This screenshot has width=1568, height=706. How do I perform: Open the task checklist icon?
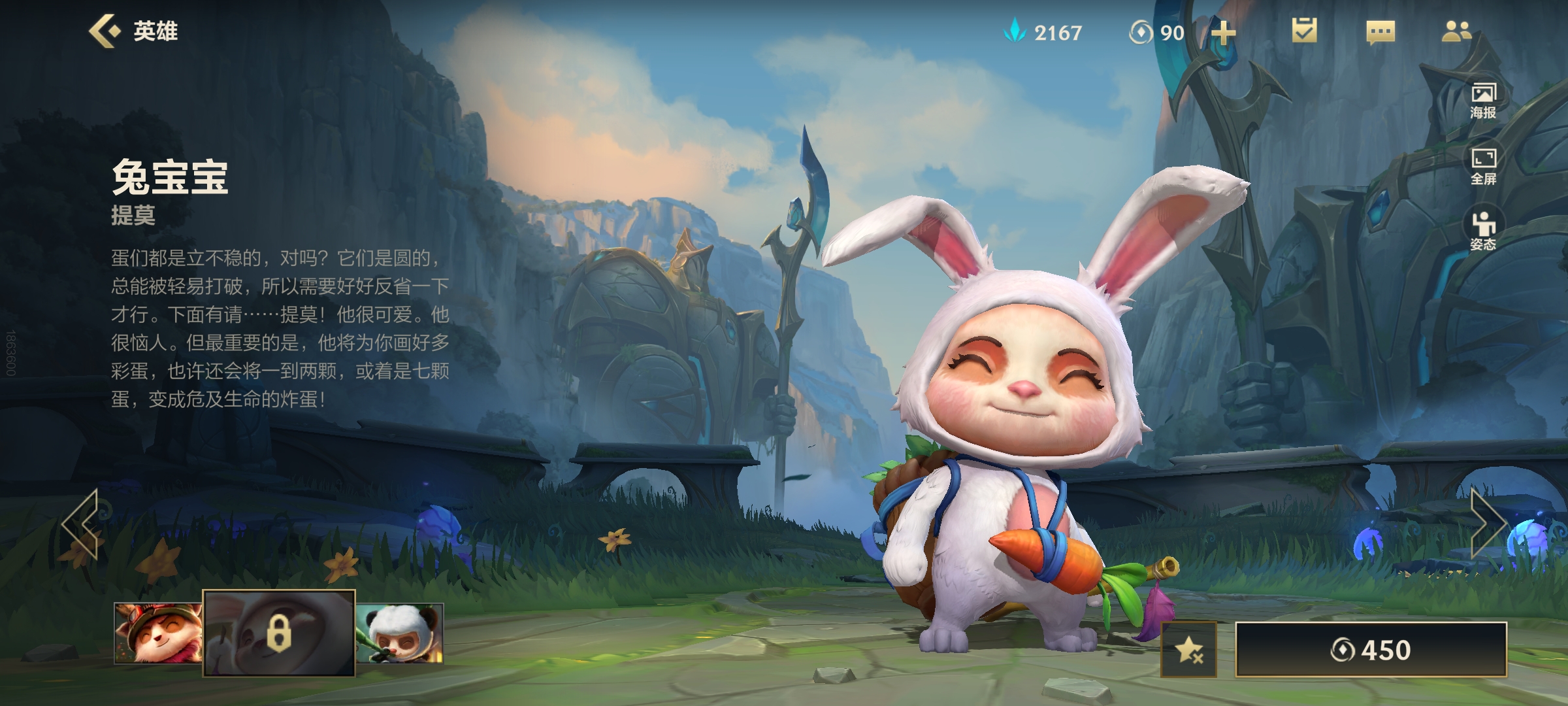[1304, 31]
